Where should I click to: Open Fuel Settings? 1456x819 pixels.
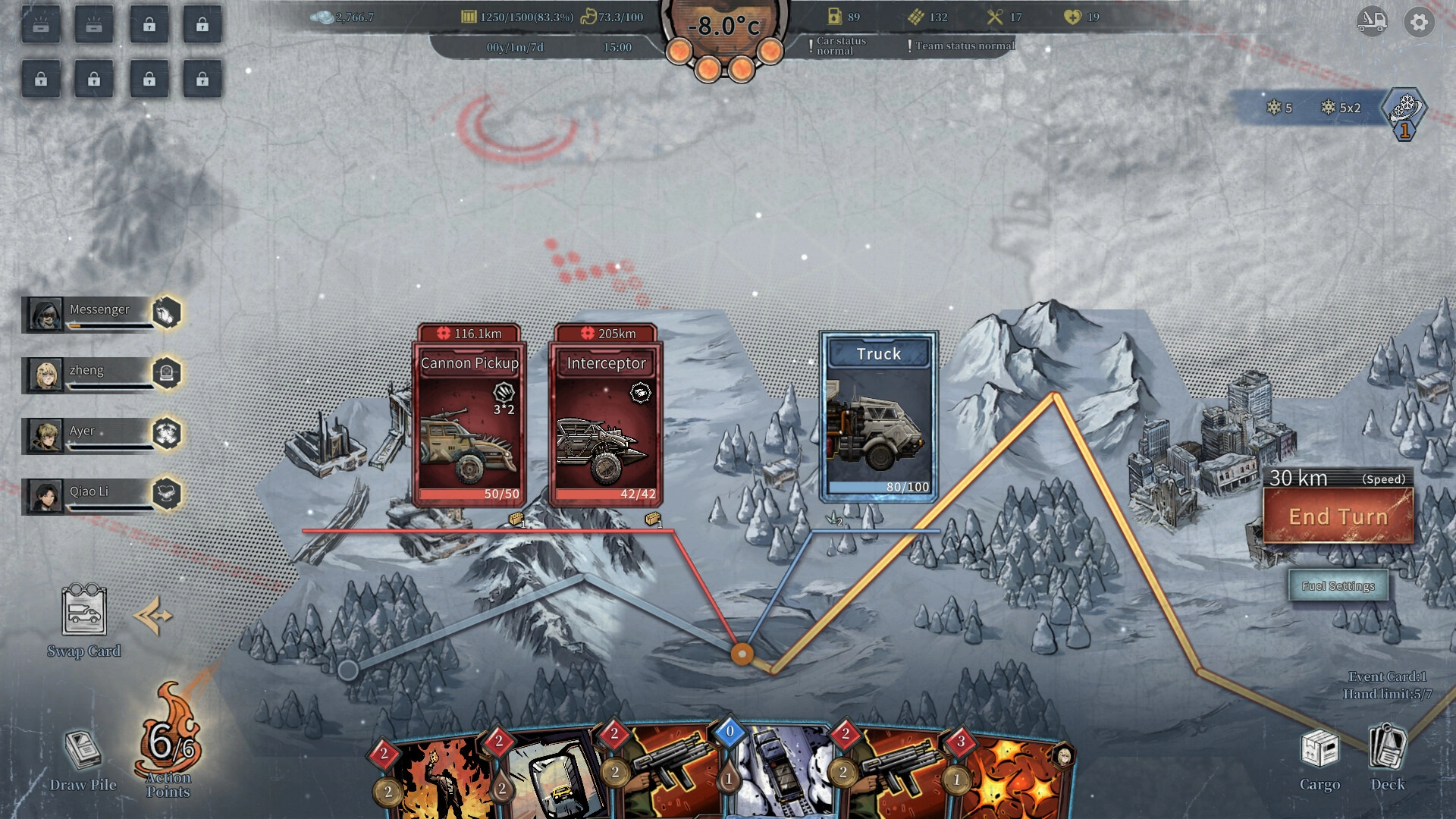tap(1338, 586)
